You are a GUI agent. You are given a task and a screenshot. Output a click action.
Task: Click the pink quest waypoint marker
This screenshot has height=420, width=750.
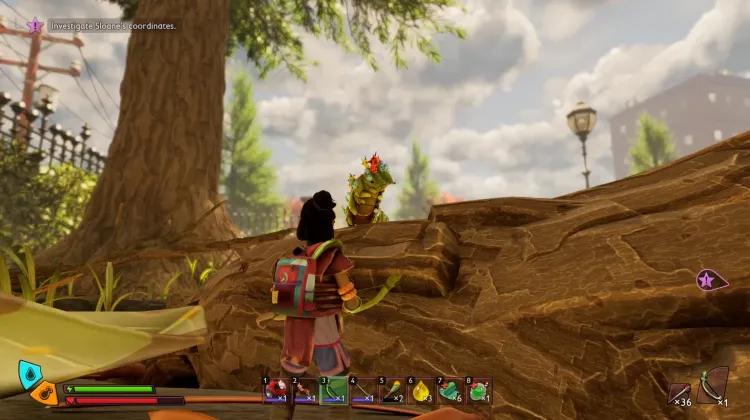pyautogui.click(x=711, y=281)
